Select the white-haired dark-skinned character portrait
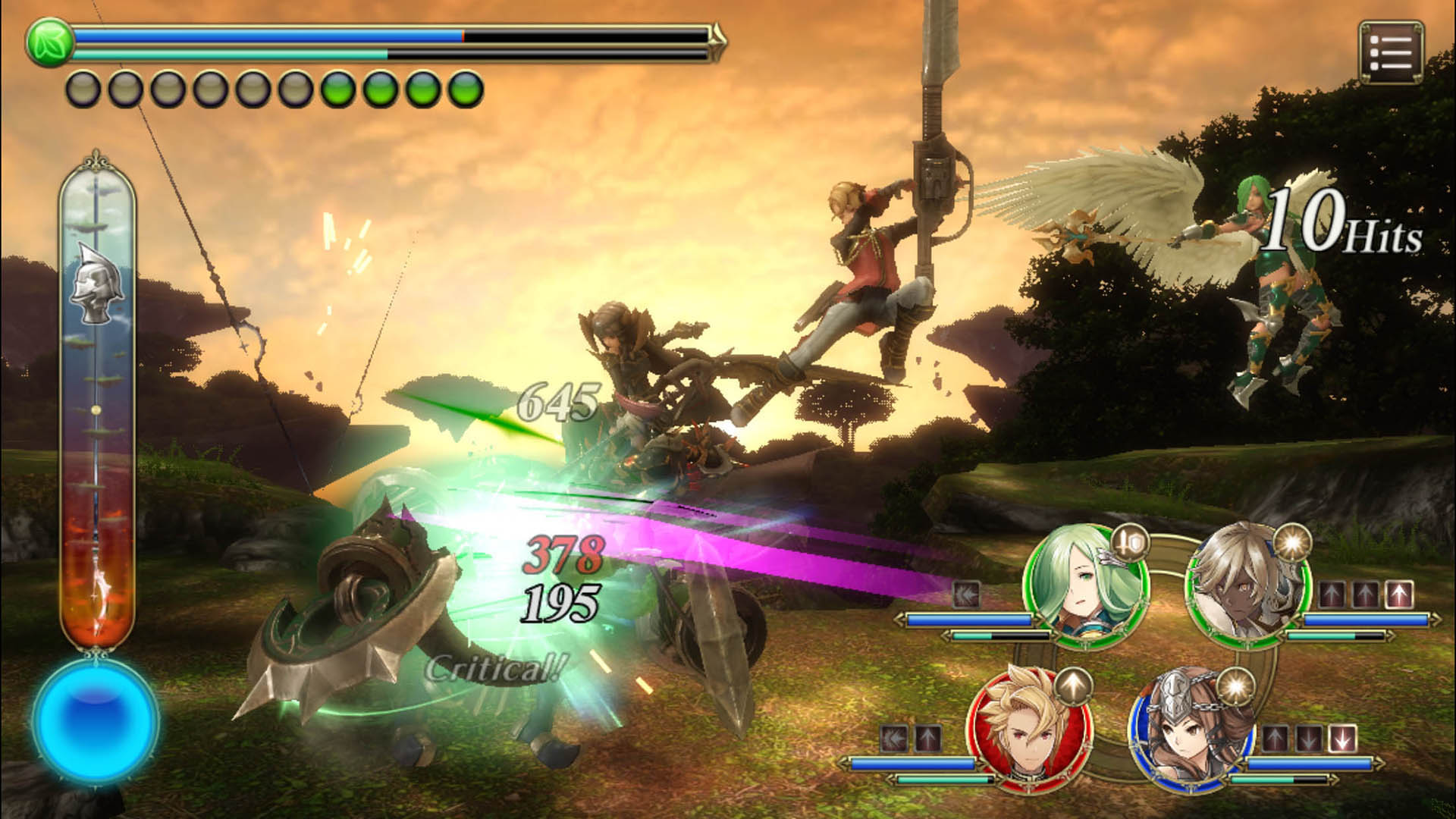Screen dimensions: 1456x819 1247,584
